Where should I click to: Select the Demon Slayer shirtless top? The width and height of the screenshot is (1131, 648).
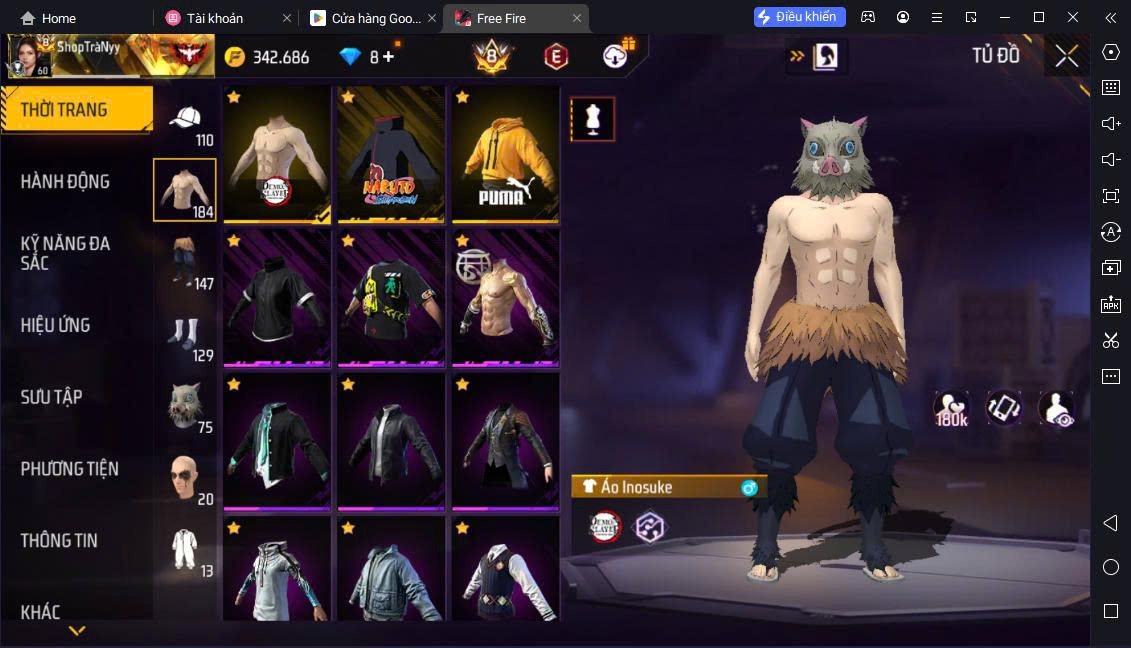pyautogui.click(x=277, y=153)
